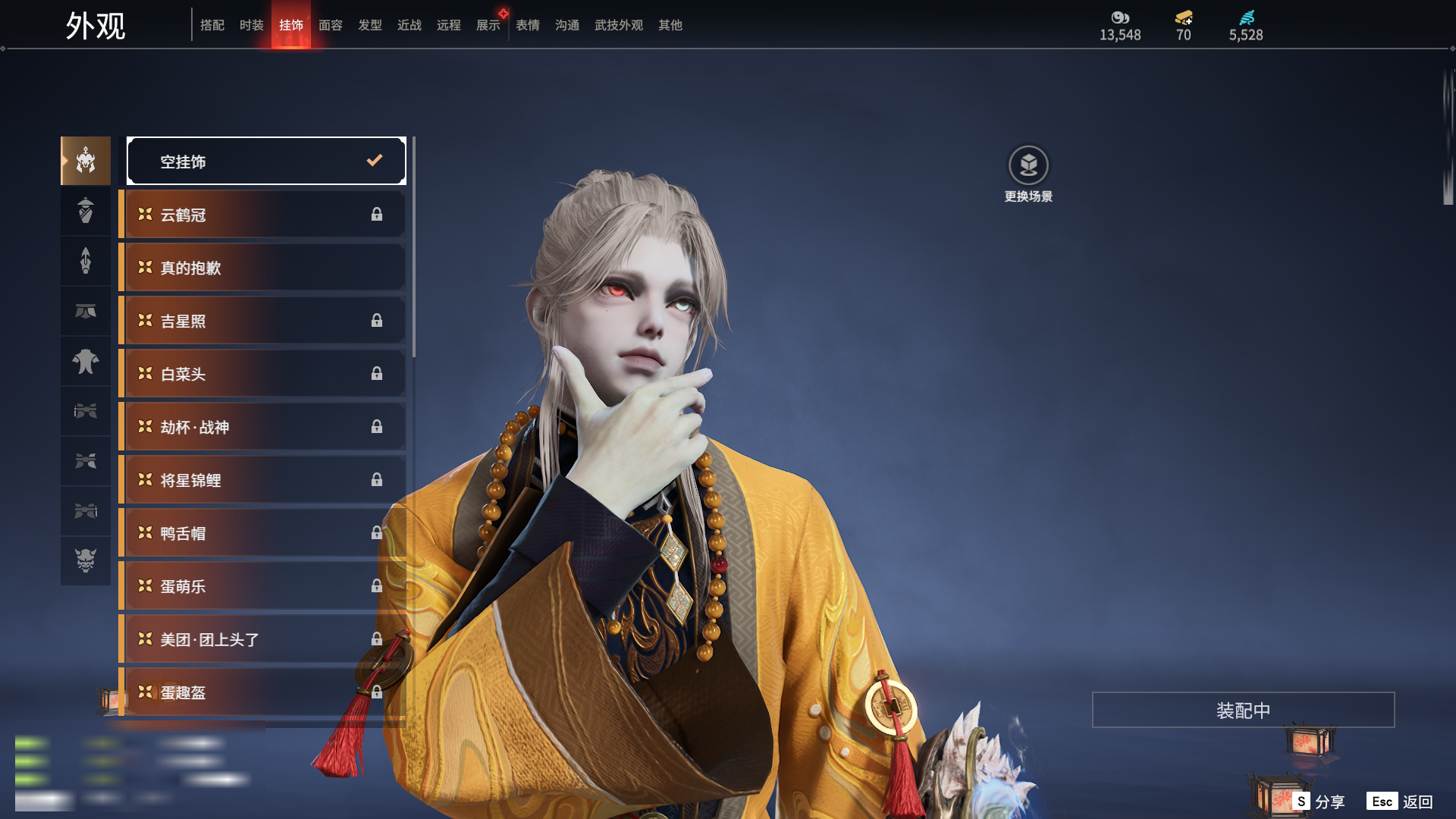Go to the 发型 tab
This screenshot has height=819, width=1456.
click(370, 25)
